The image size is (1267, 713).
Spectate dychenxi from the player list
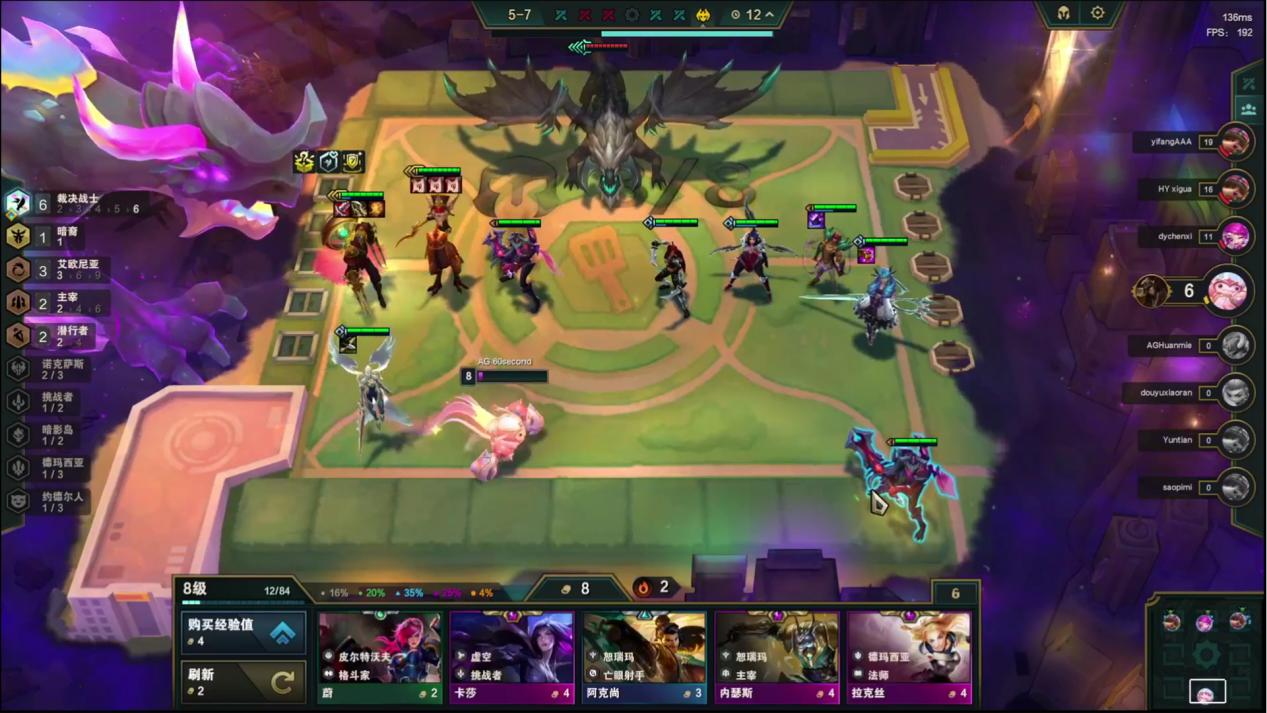pyautogui.click(x=1236, y=237)
